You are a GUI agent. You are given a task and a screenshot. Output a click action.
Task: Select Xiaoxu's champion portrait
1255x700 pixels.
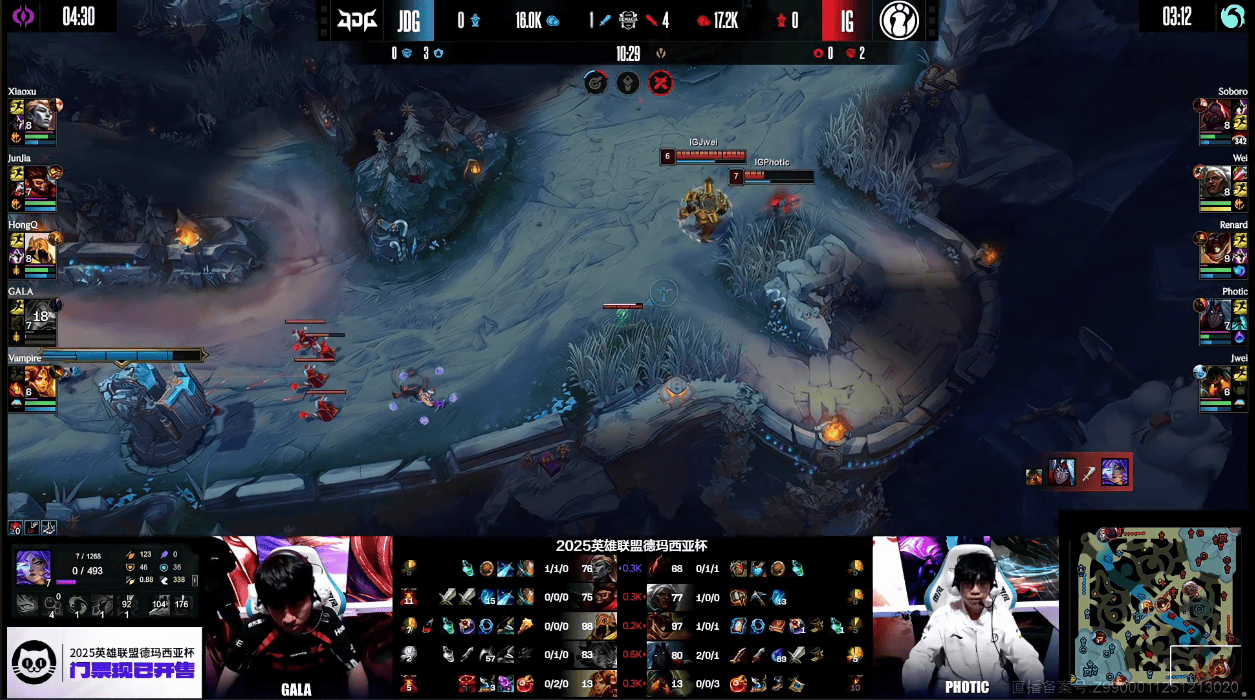coord(39,114)
